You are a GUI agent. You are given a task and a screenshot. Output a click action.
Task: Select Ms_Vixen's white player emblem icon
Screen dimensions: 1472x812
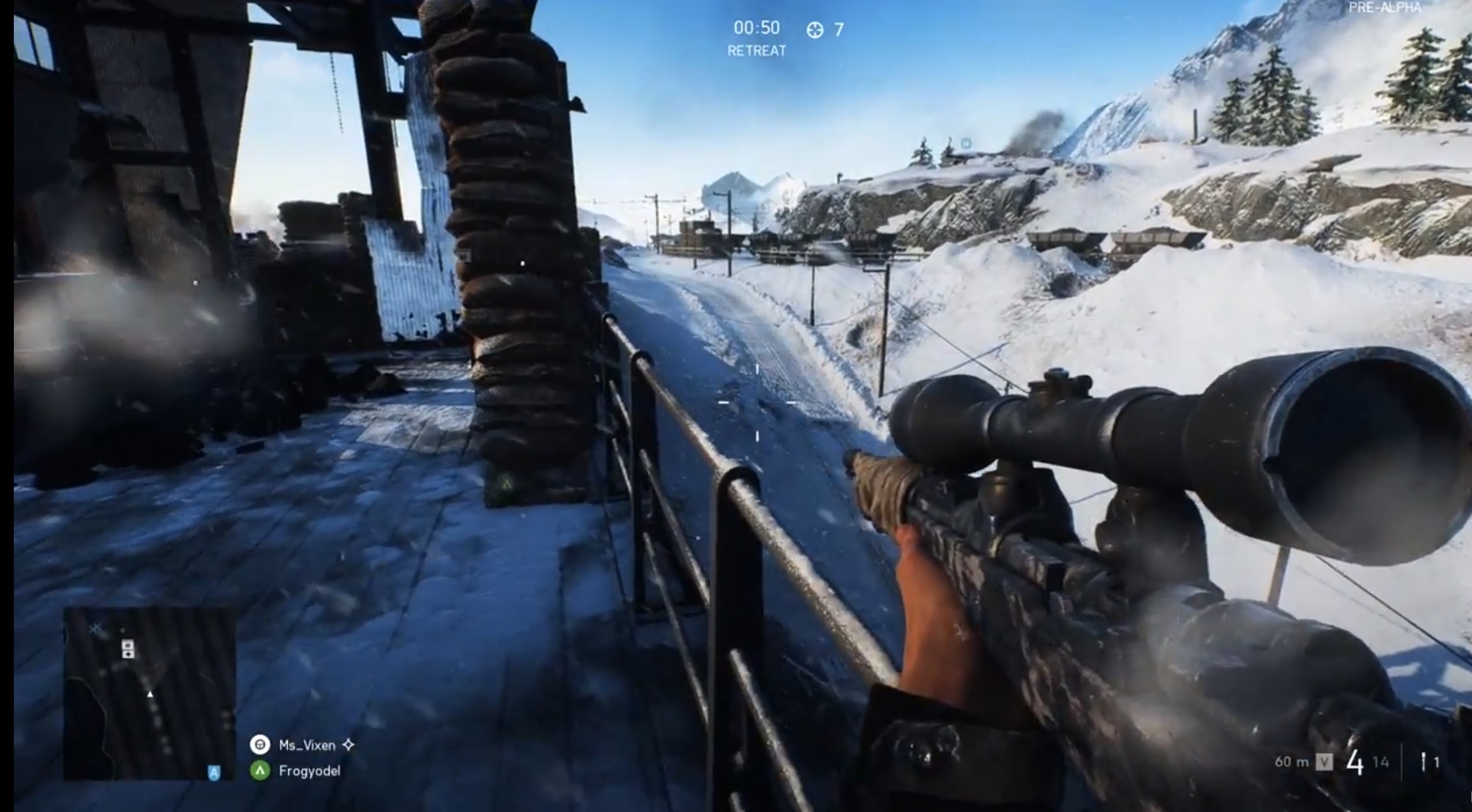point(260,745)
